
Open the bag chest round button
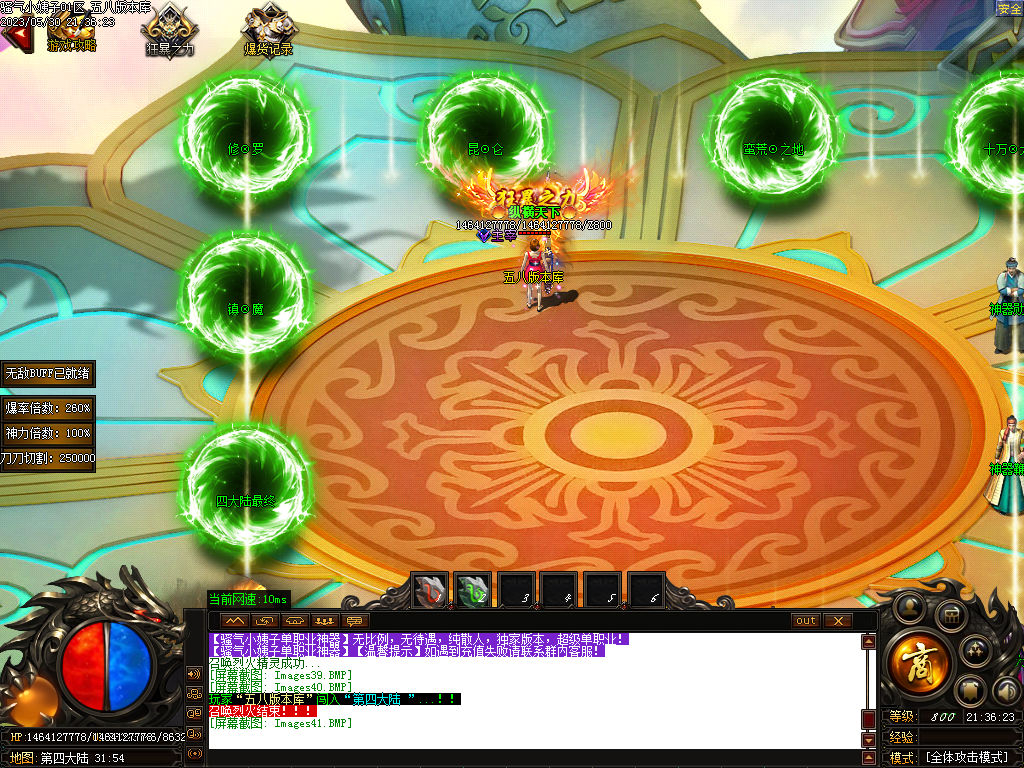click(x=950, y=615)
